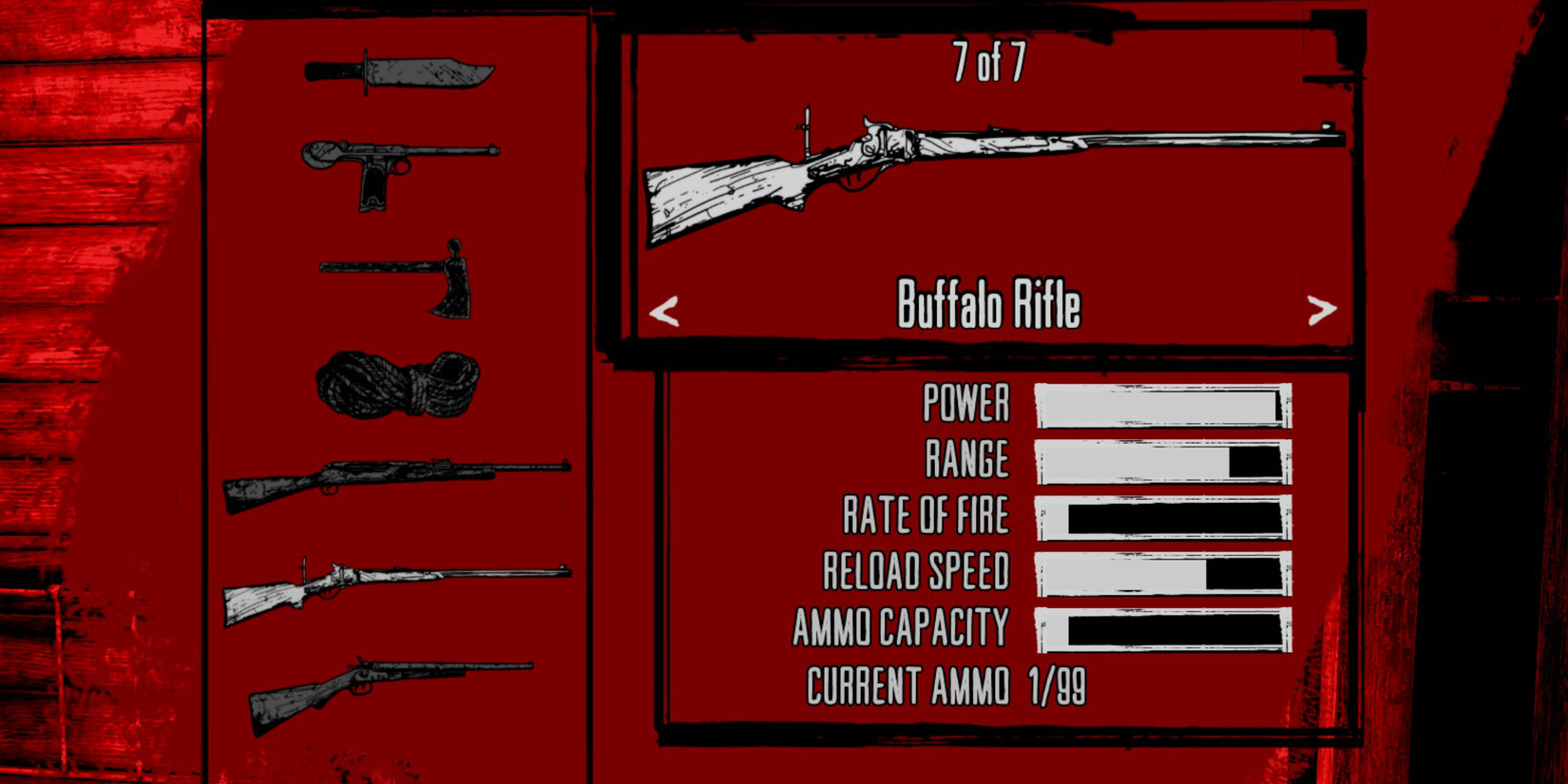Click the POWER stat label
The image size is (1568, 784).
pos(965,404)
